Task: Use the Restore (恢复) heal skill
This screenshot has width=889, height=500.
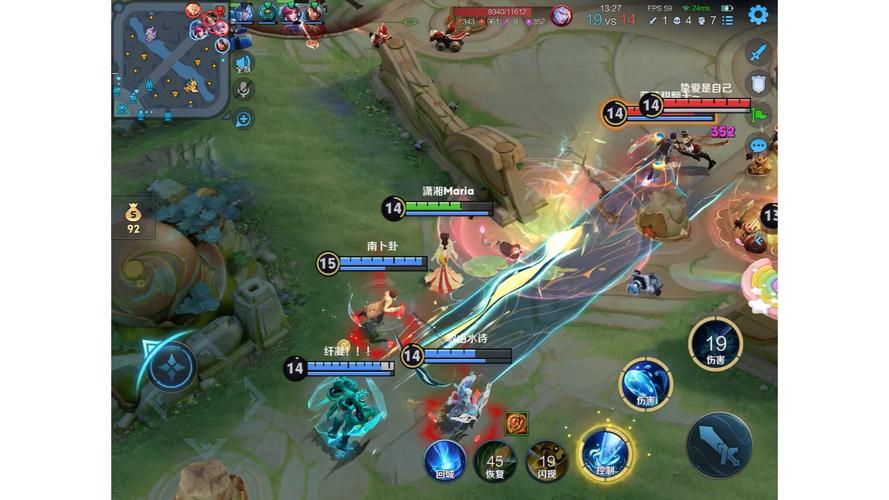Action: (x=495, y=461)
